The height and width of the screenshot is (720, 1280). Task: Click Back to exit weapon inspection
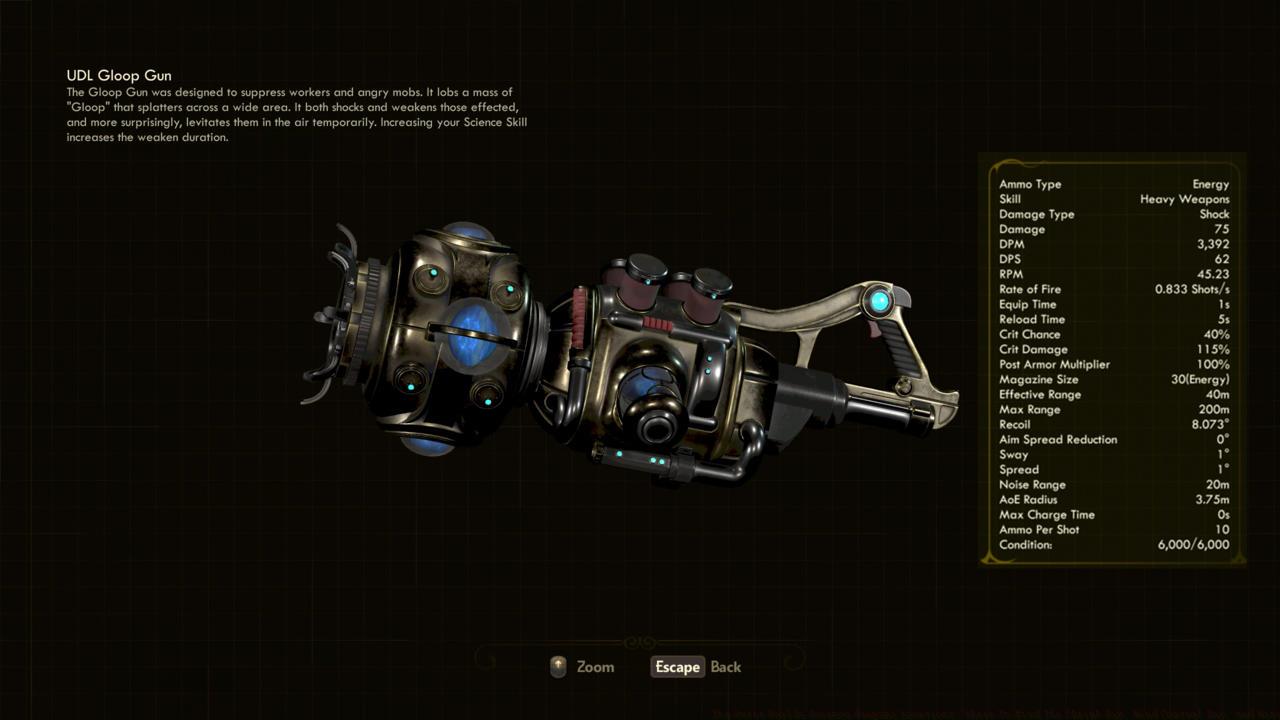coord(725,667)
